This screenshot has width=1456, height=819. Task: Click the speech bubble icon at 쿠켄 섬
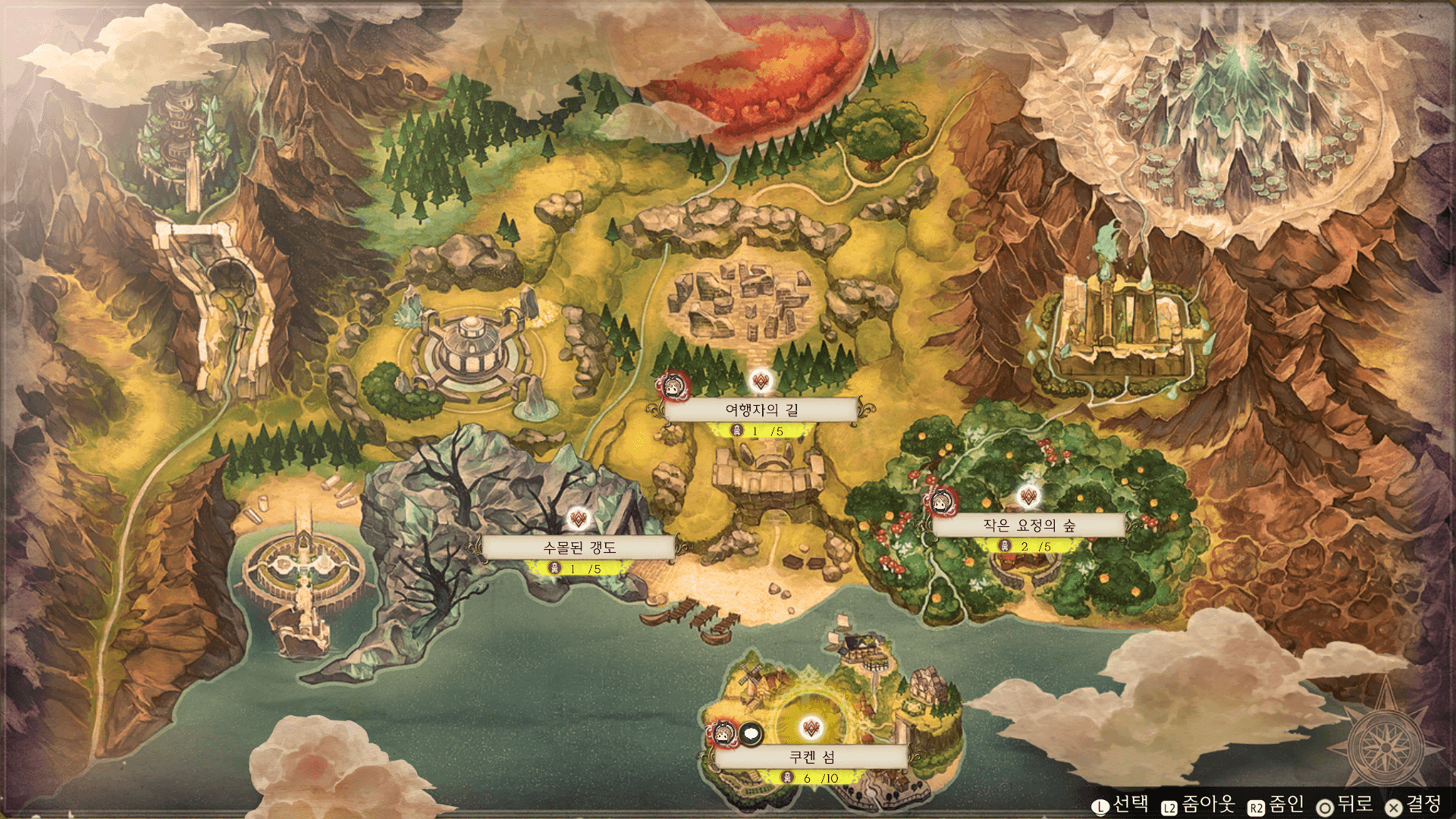tap(751, 733)
